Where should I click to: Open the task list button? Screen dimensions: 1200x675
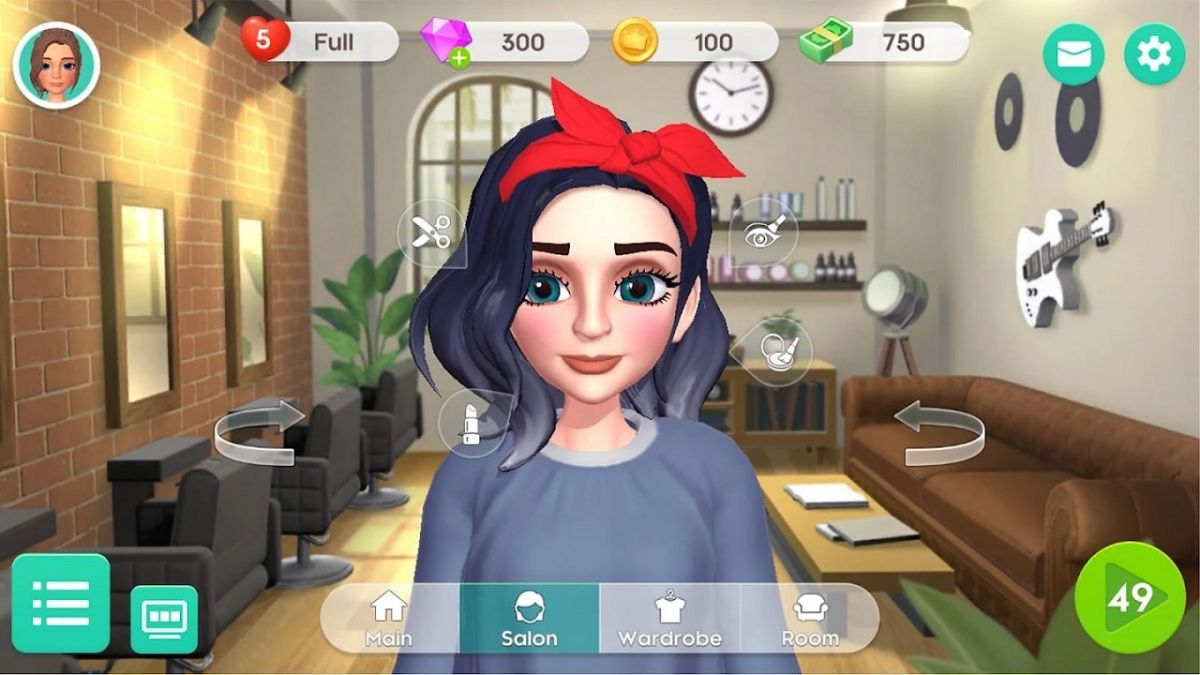pyautogui.click(x=60, y=603)
